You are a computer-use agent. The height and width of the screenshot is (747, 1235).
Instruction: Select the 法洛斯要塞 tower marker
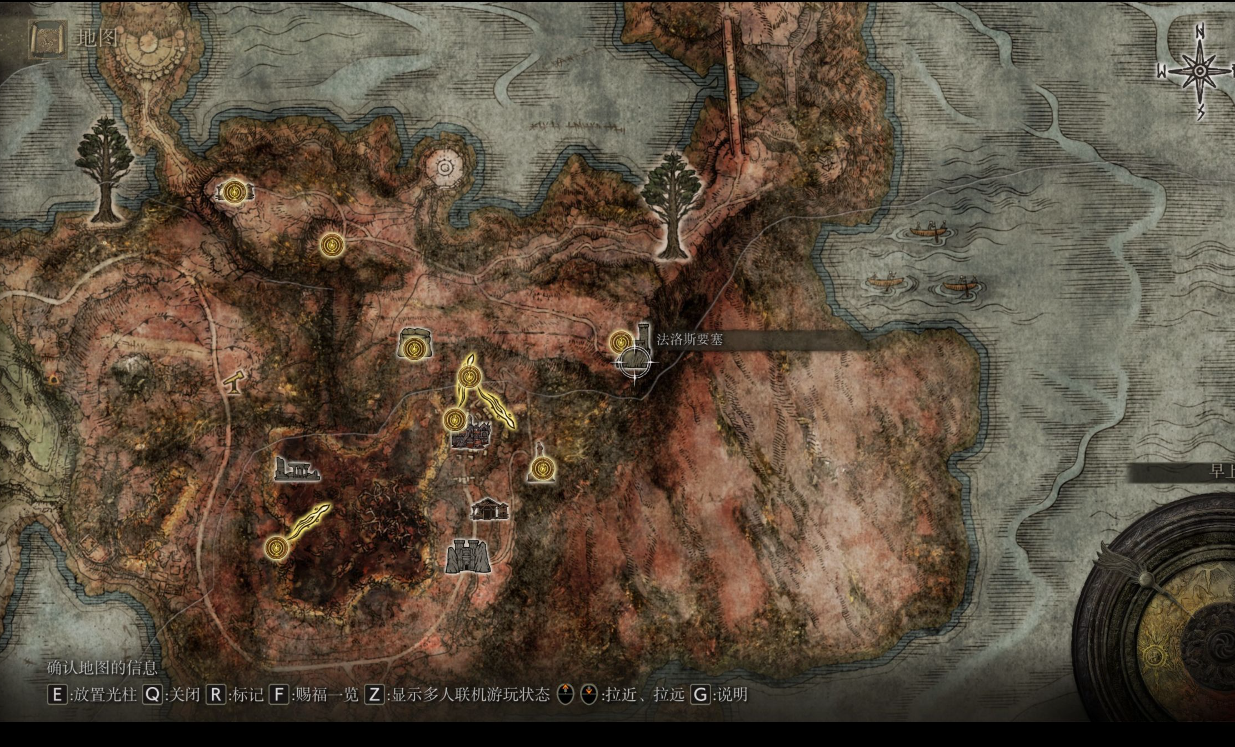[643, 336]
